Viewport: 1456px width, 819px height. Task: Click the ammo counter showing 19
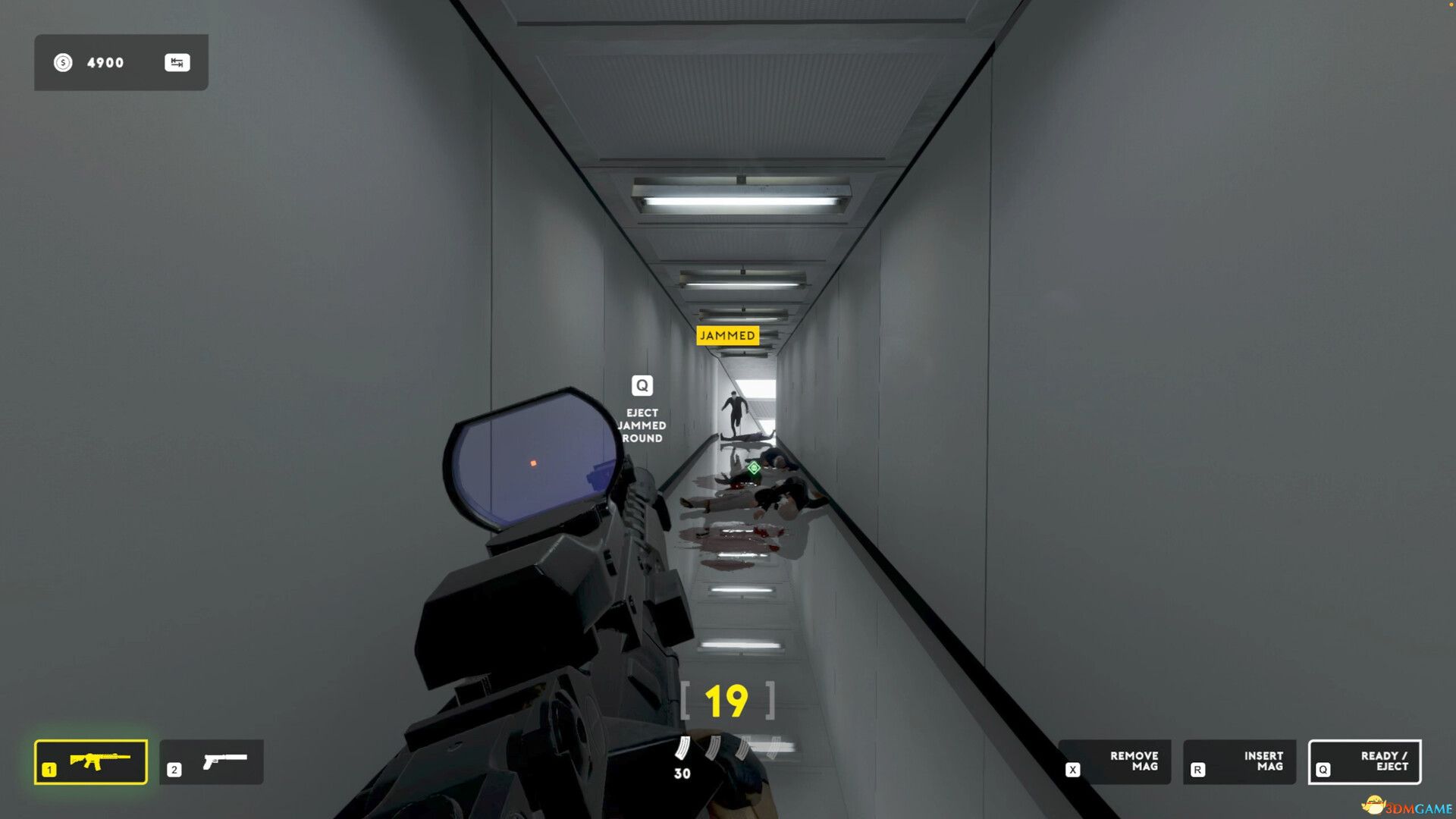click(x=726, y=701)
